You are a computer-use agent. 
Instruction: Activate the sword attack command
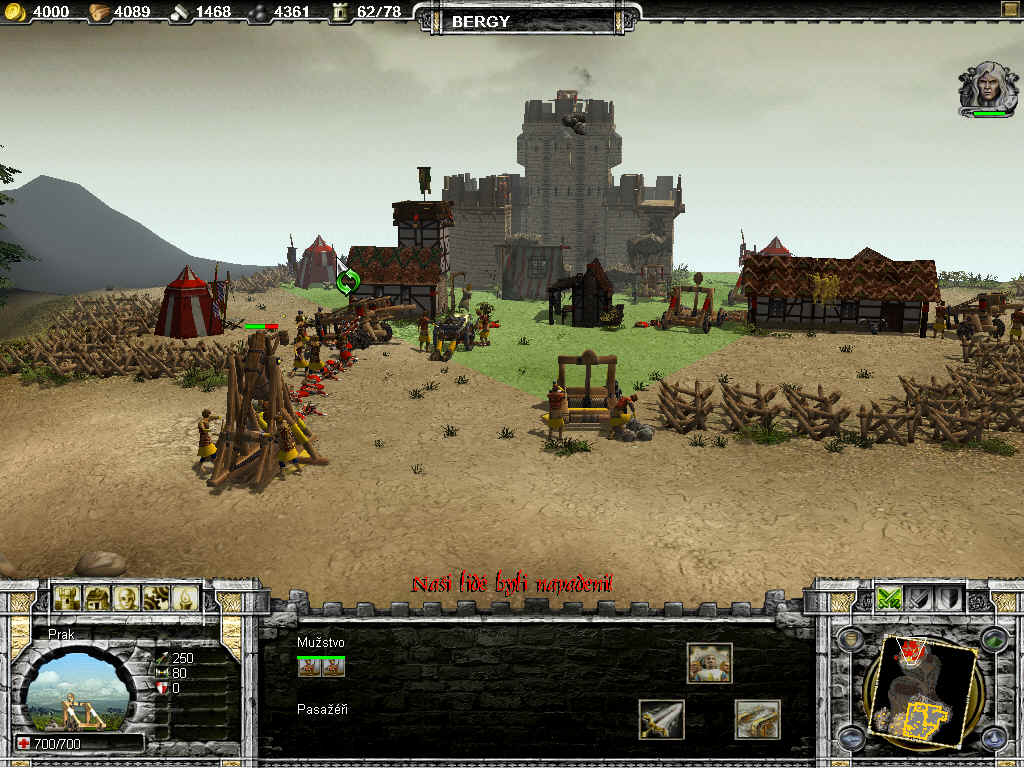point(661,719)
